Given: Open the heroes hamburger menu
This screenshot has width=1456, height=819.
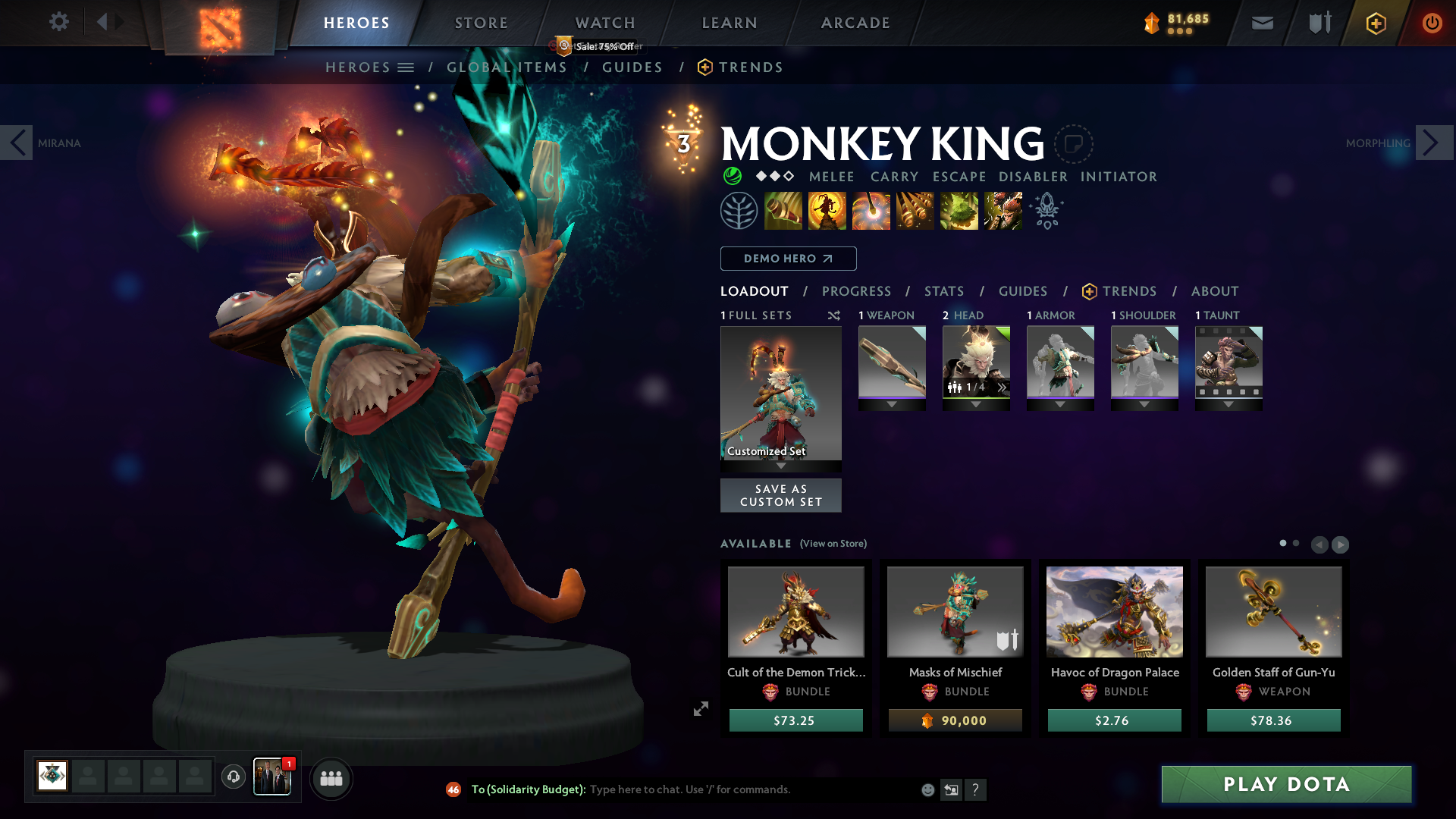Looking at the screenshot, I should click(x=406, y=67).
